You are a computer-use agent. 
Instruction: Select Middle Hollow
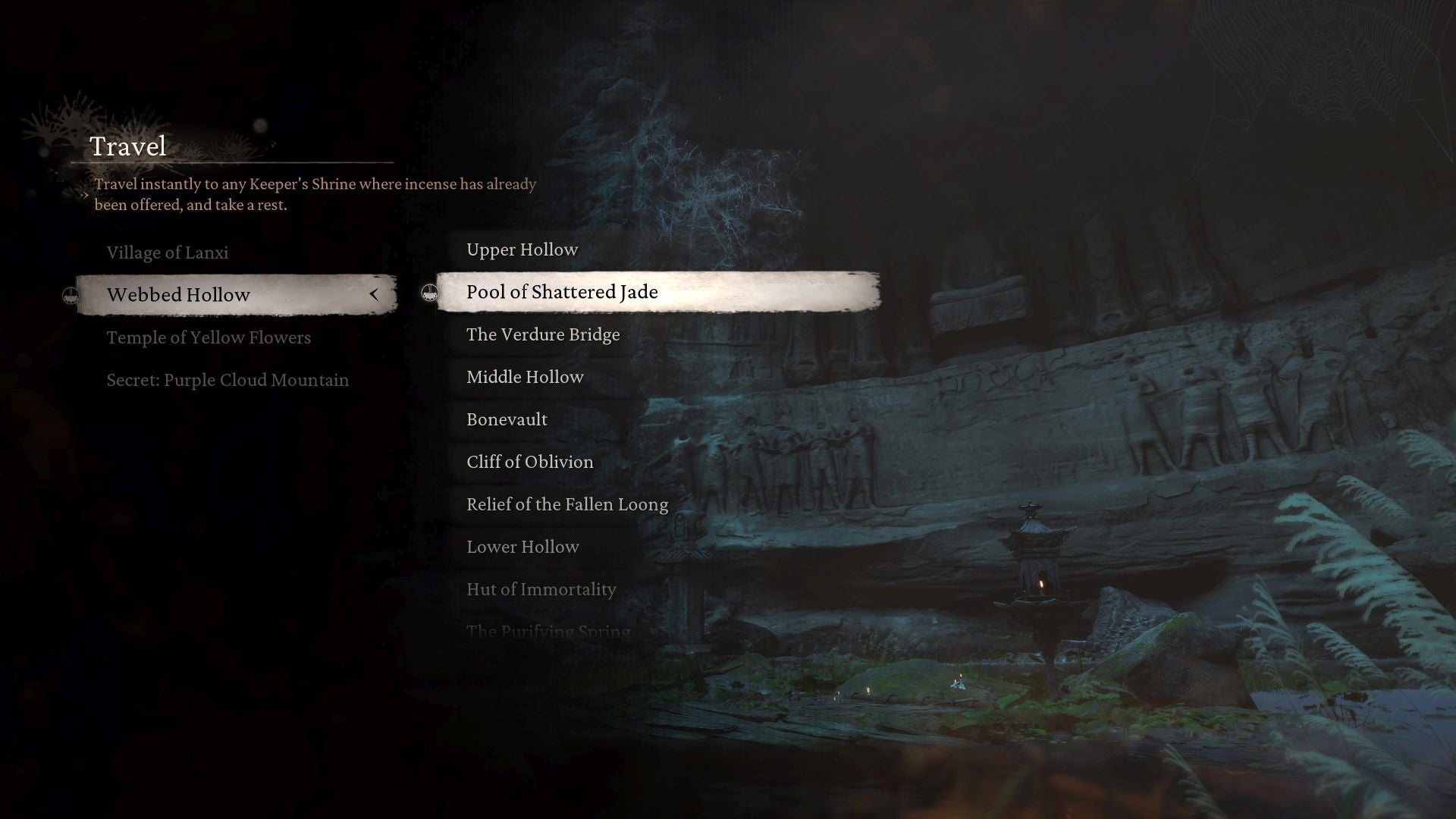(525, 377)
